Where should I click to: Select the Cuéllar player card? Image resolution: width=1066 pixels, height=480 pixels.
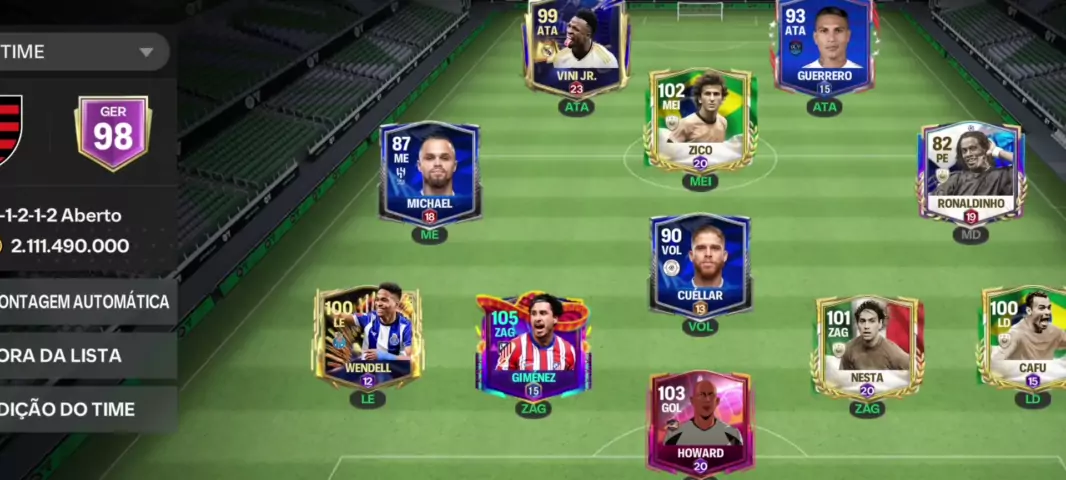coord(700,264)
